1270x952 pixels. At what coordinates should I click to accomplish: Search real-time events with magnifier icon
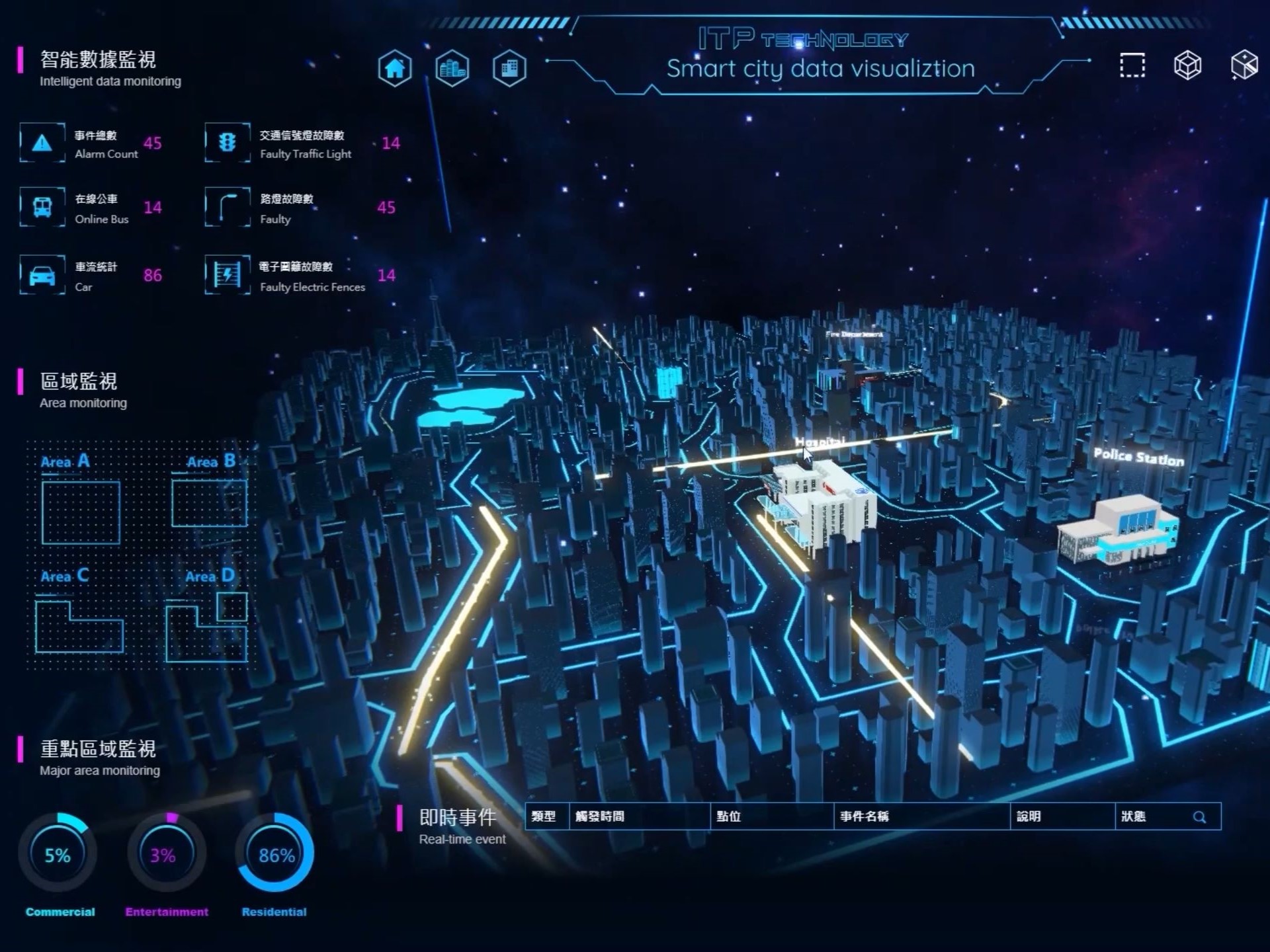(x=1199, y=817)
